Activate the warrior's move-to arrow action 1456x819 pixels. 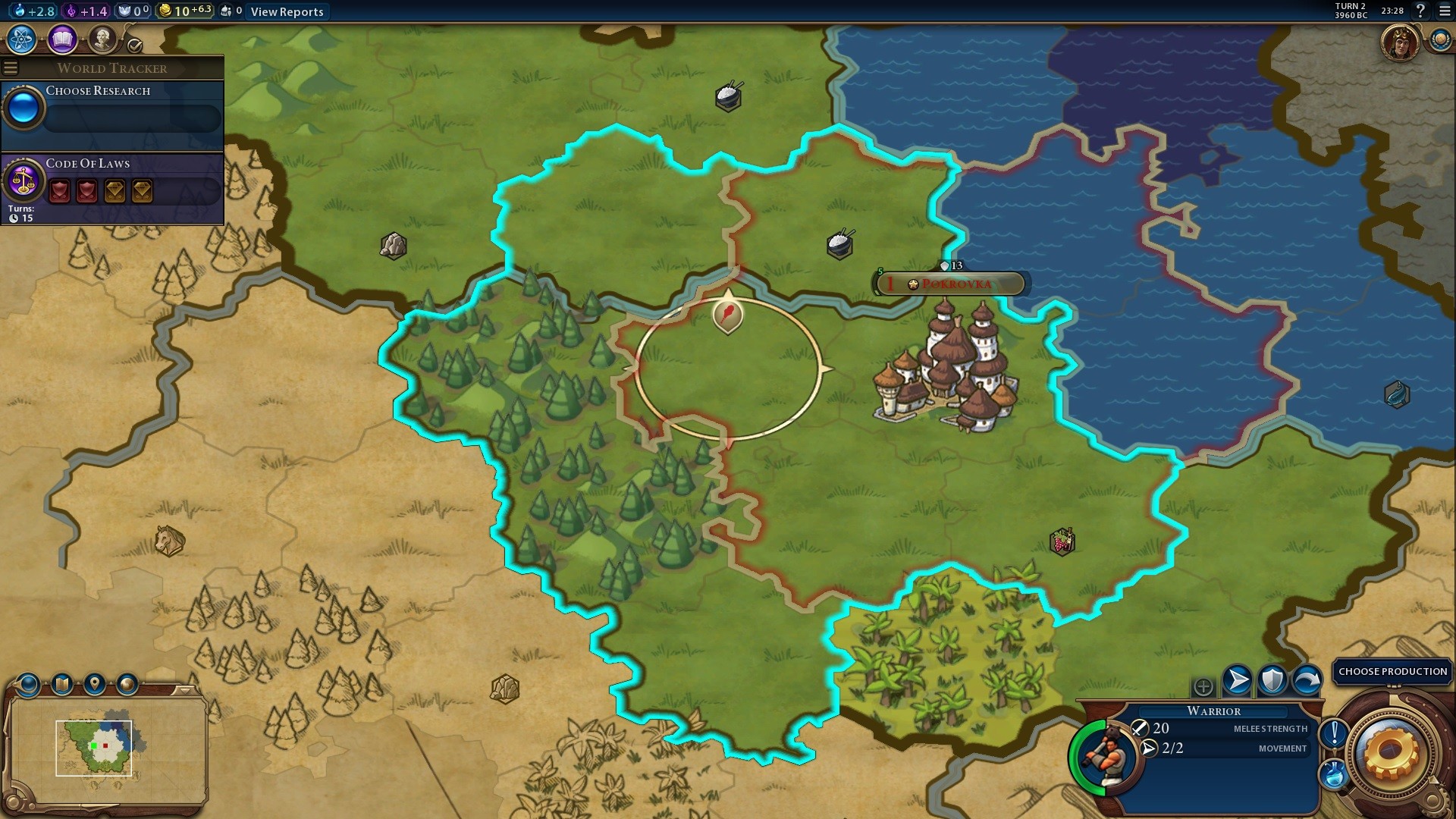point(1237,680)
